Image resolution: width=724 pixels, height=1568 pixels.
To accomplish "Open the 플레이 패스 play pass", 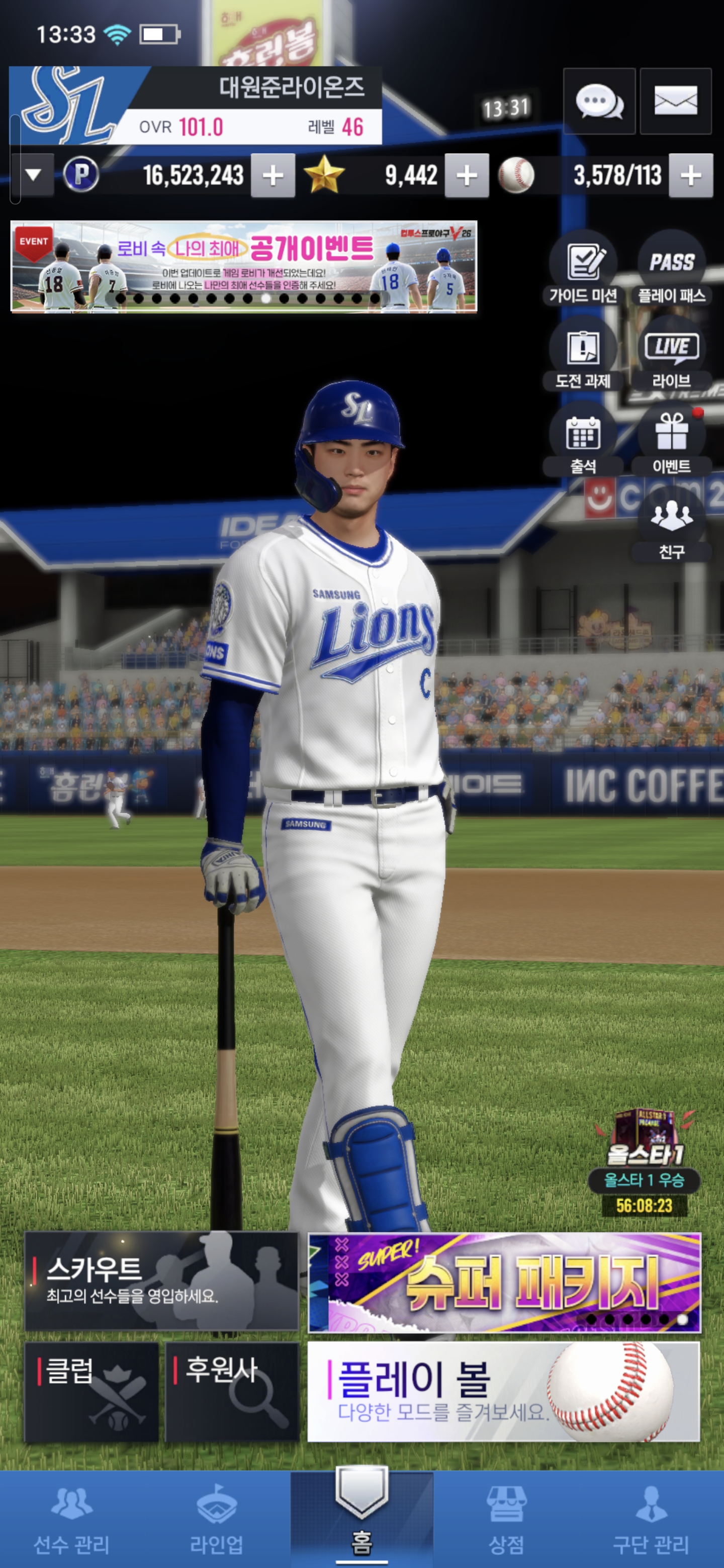I will (671, 268).
